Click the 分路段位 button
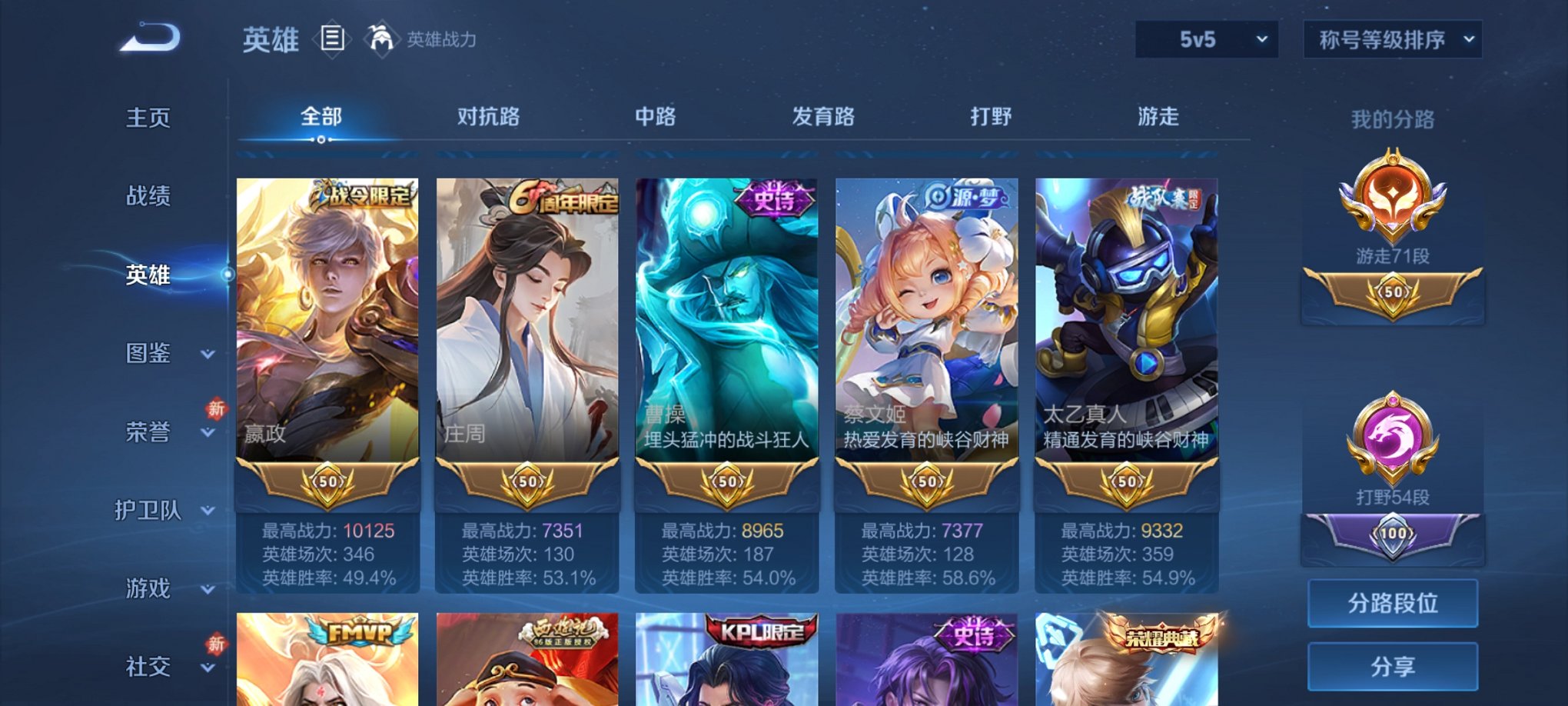 (1392, 604)
